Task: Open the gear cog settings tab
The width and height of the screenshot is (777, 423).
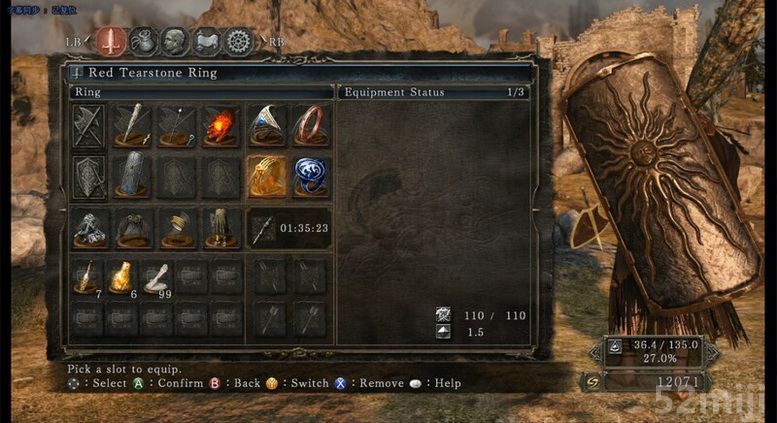Action: point(238,42)
